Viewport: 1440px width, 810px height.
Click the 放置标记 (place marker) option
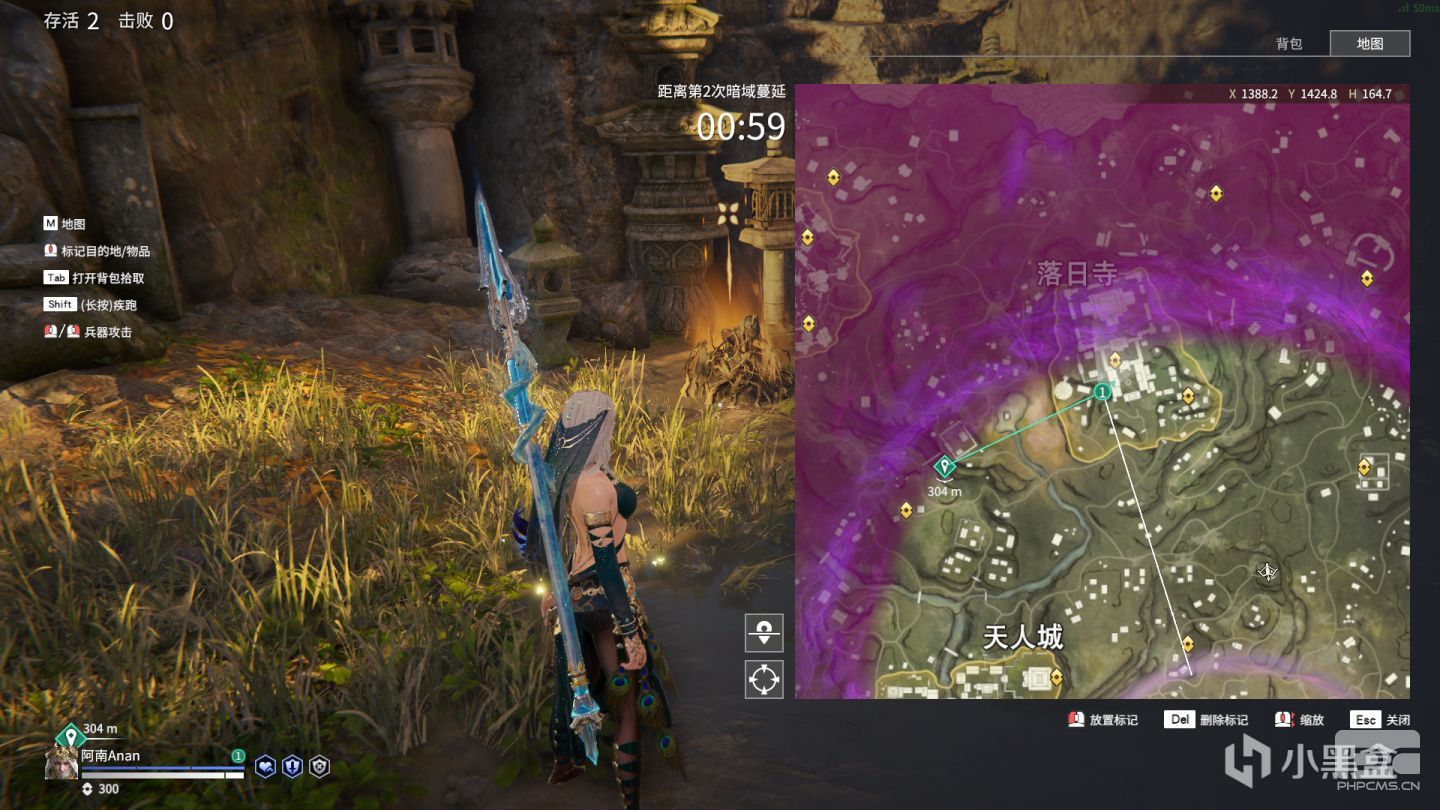click(x=1103, y=720)
